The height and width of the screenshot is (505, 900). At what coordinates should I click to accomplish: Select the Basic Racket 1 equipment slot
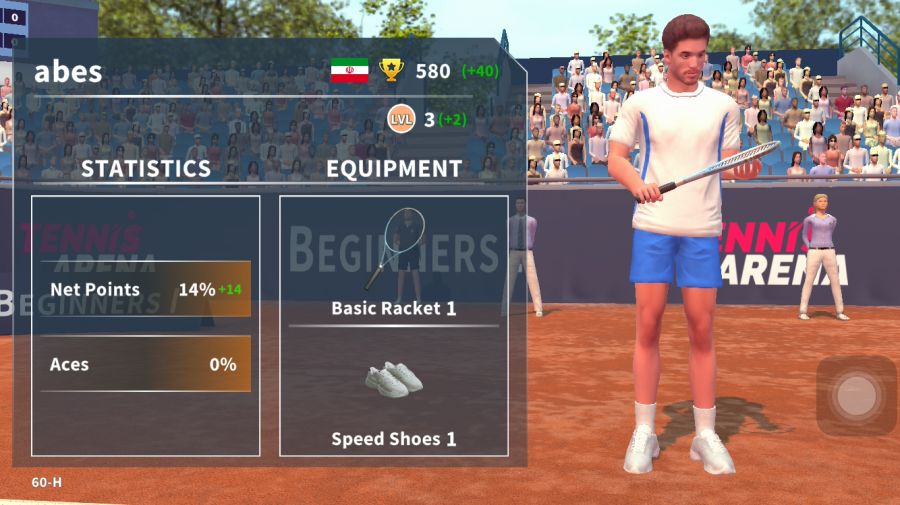[x=393, y=262]
